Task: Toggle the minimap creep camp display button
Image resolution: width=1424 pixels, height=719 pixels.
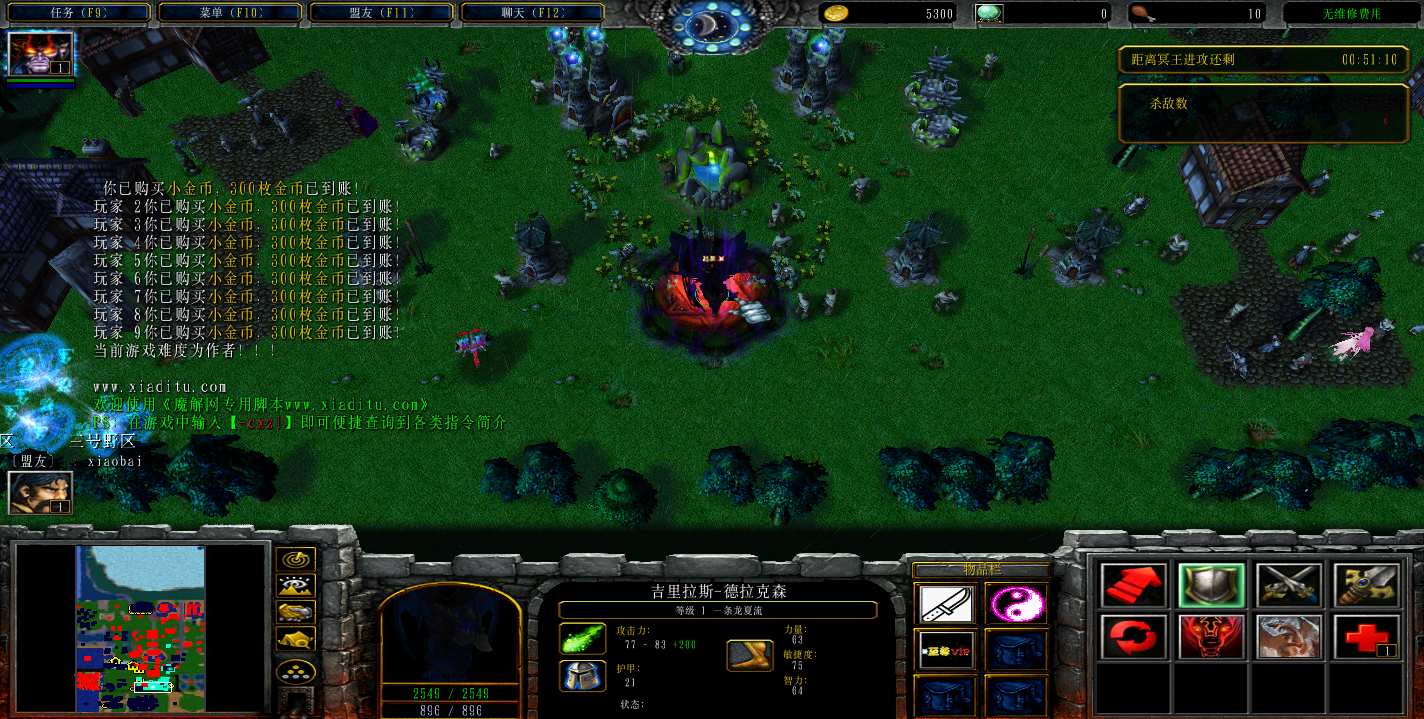Action: [x=297, y=640]
